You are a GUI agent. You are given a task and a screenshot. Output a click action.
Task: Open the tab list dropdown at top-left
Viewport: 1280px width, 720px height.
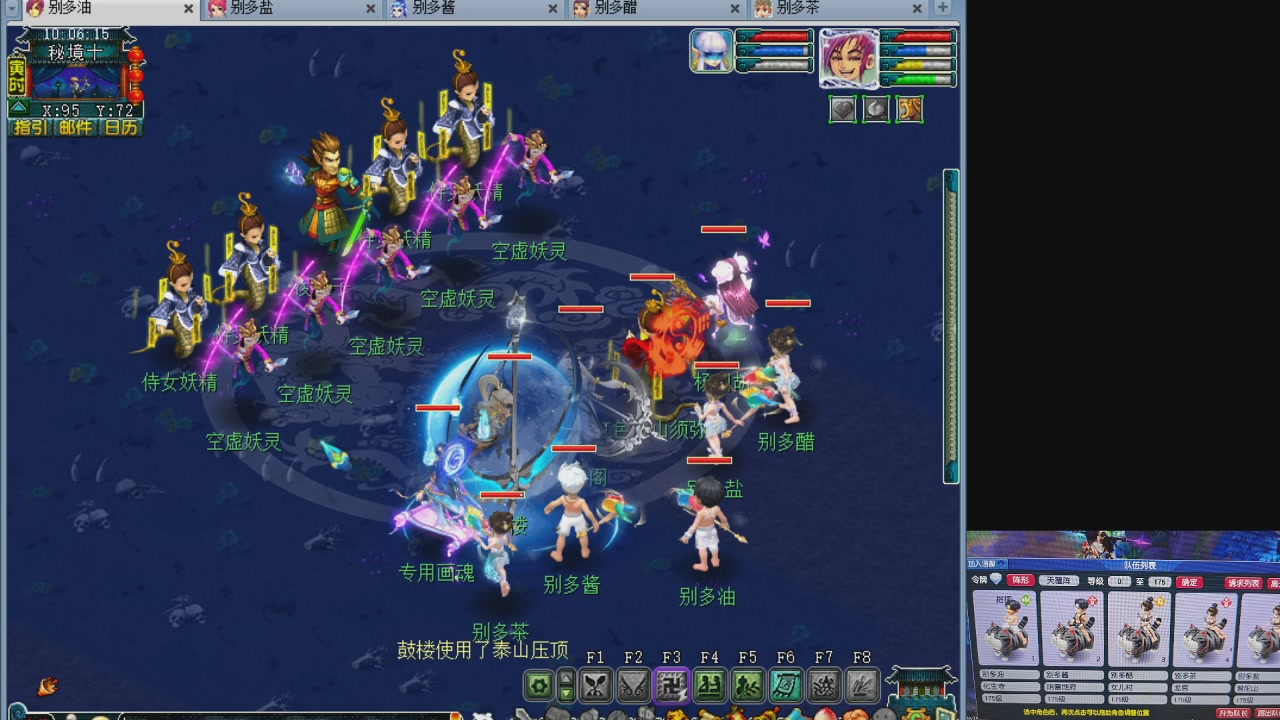10,8
